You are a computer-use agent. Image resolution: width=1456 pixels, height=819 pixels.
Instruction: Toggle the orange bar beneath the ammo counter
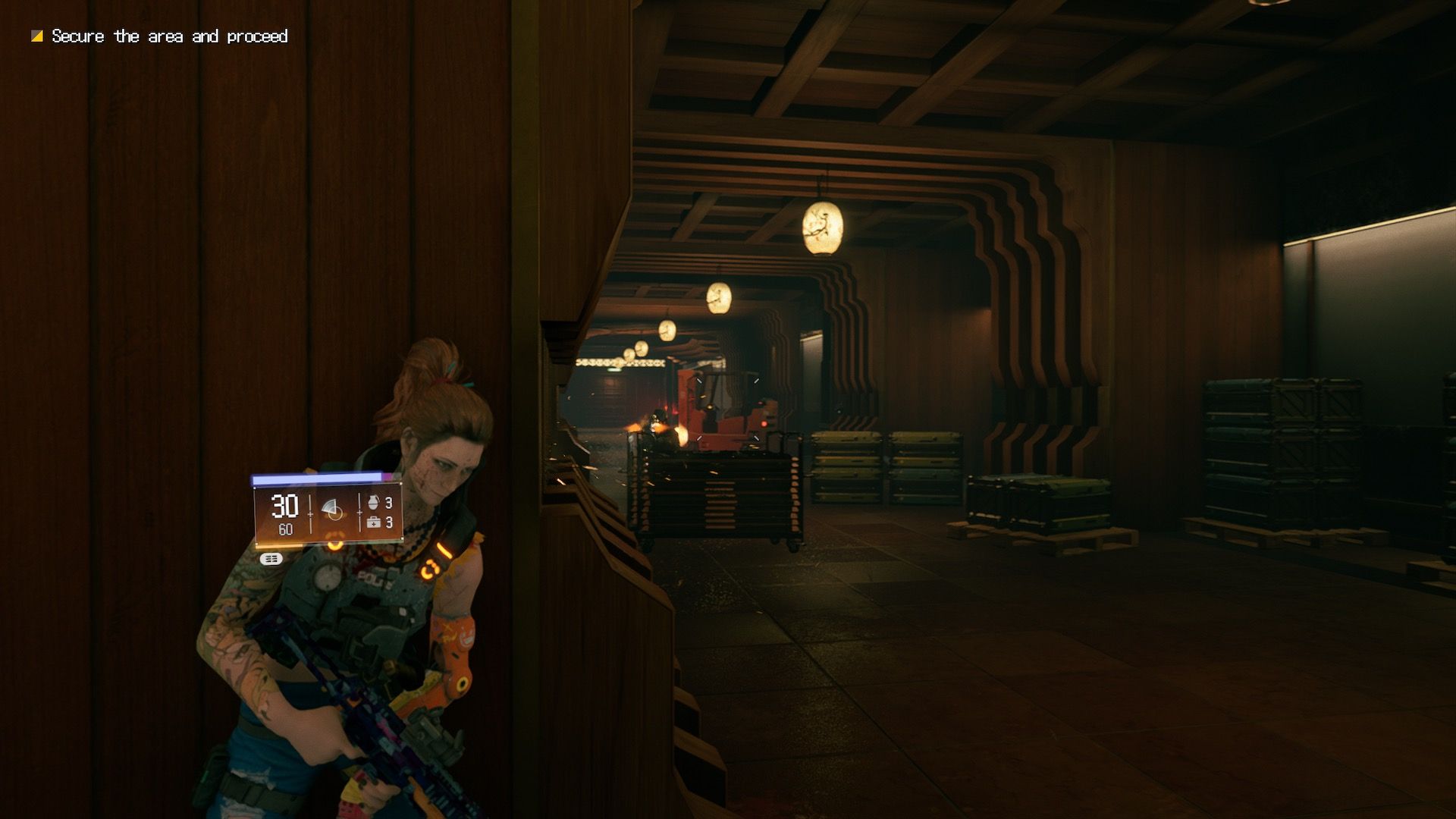tap(281, 547)
